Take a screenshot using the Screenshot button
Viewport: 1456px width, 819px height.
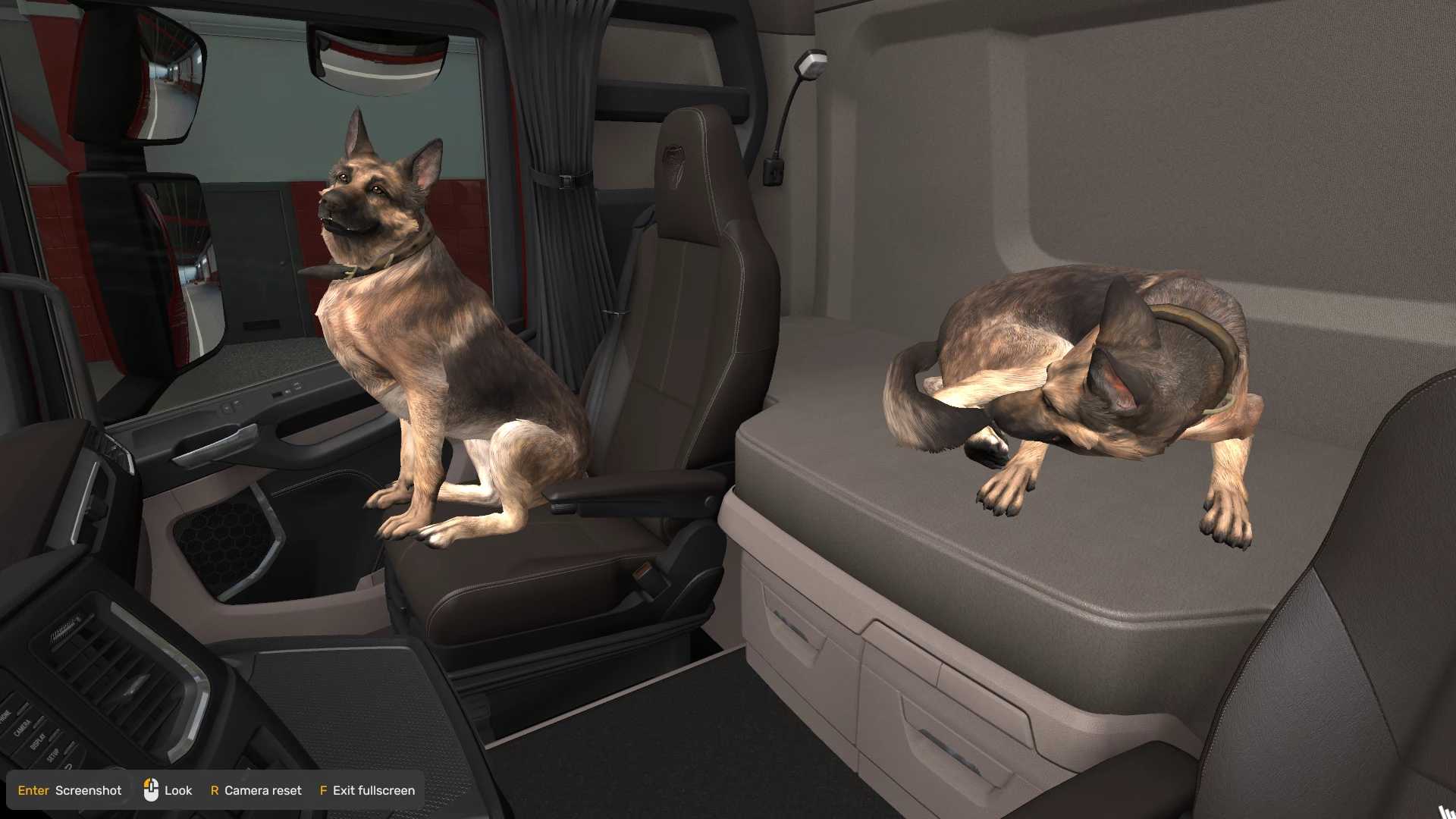pos(70,790)
